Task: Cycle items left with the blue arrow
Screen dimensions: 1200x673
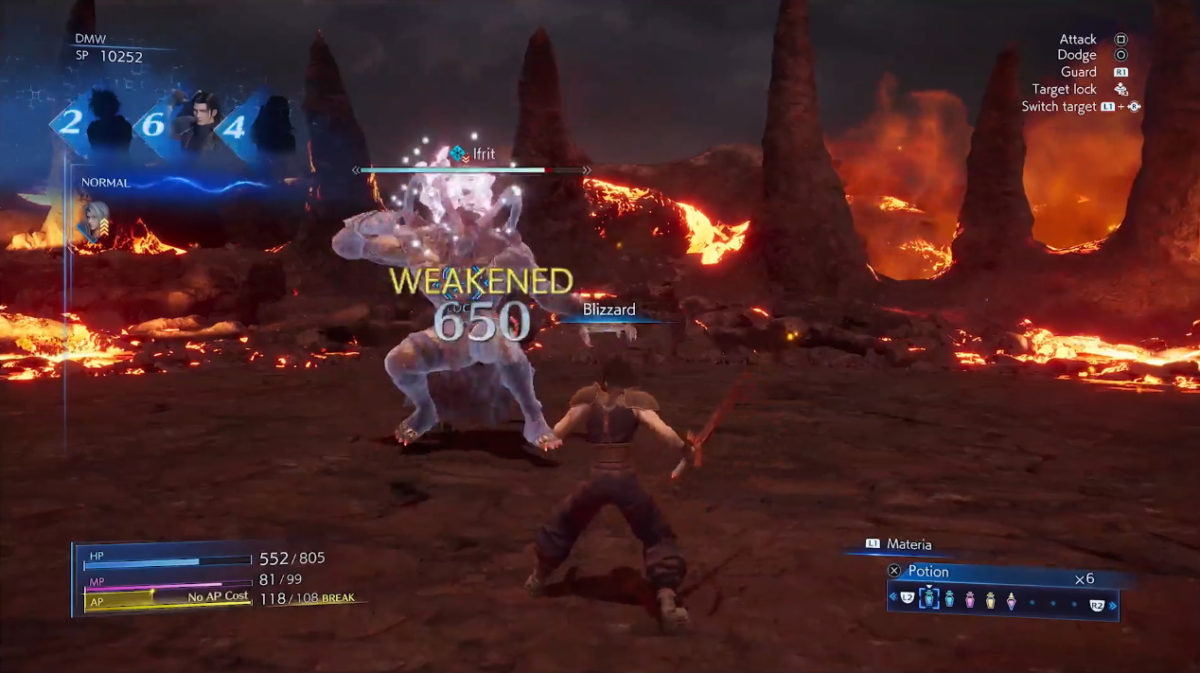Action: 892,598
